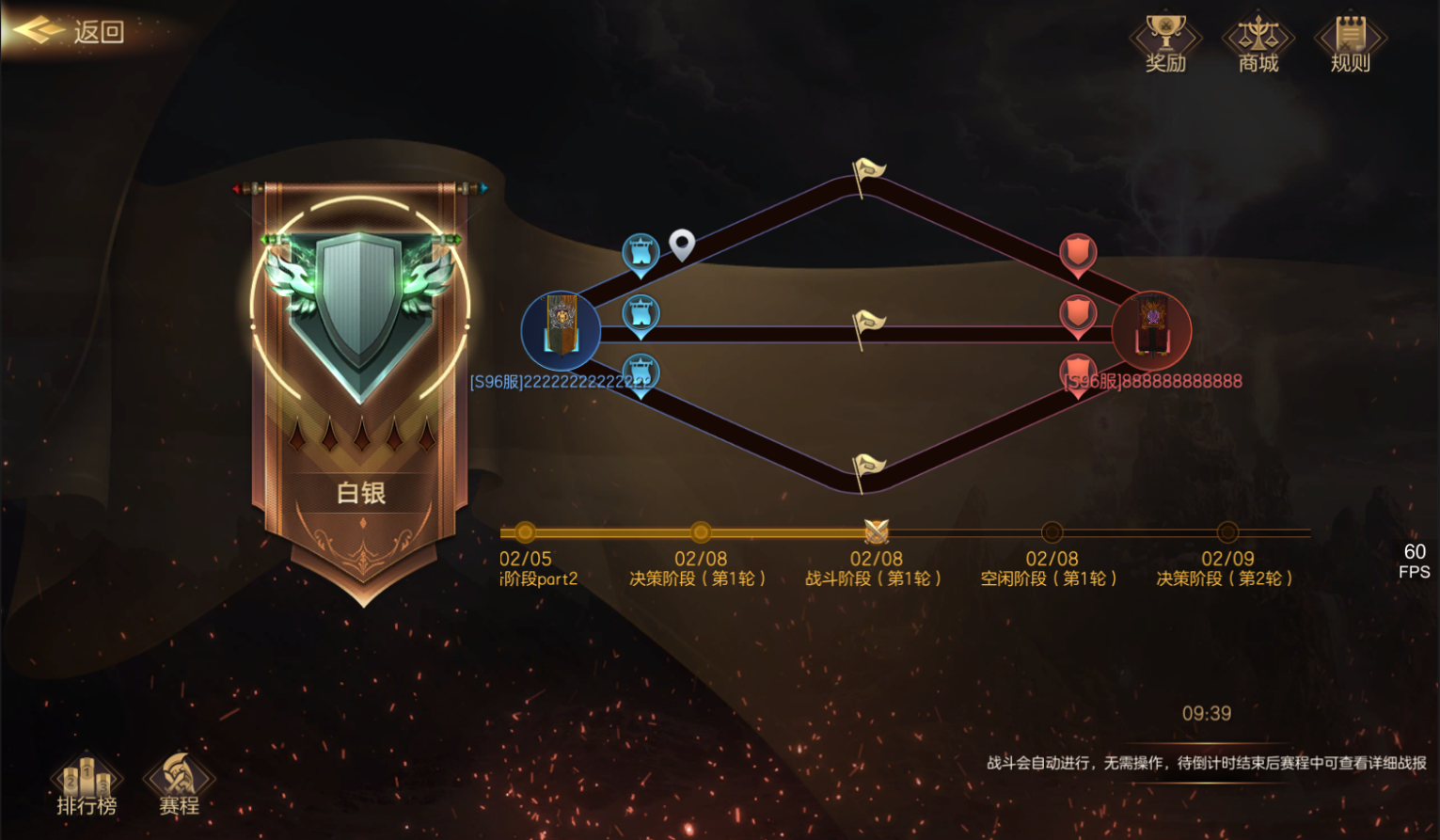The height and width of the screenshot is (840, 1440).
Task: Click the bottom lane flag marker
Action: tap(867, 468)
